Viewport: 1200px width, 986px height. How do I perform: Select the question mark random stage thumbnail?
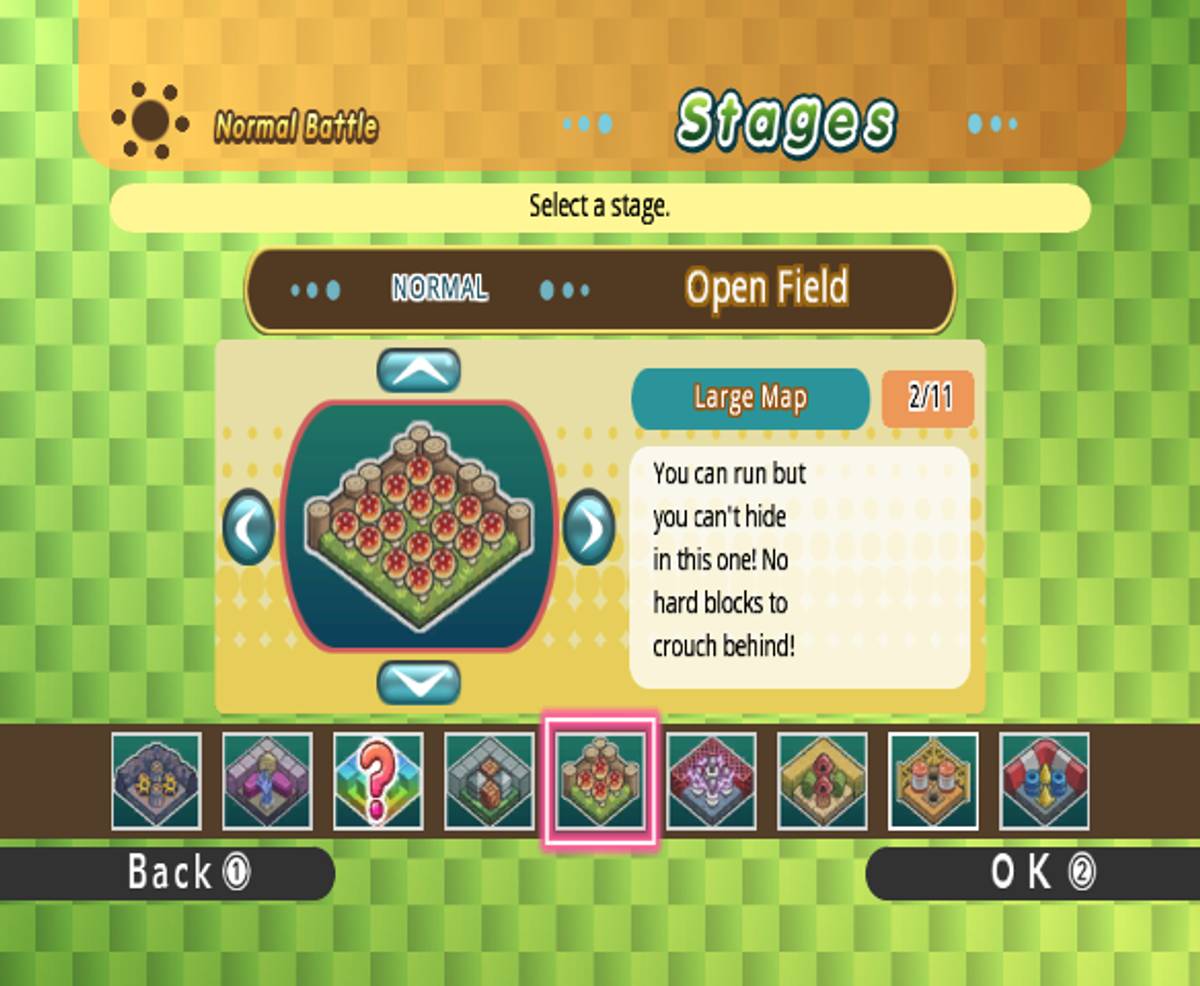coord(378,780)
